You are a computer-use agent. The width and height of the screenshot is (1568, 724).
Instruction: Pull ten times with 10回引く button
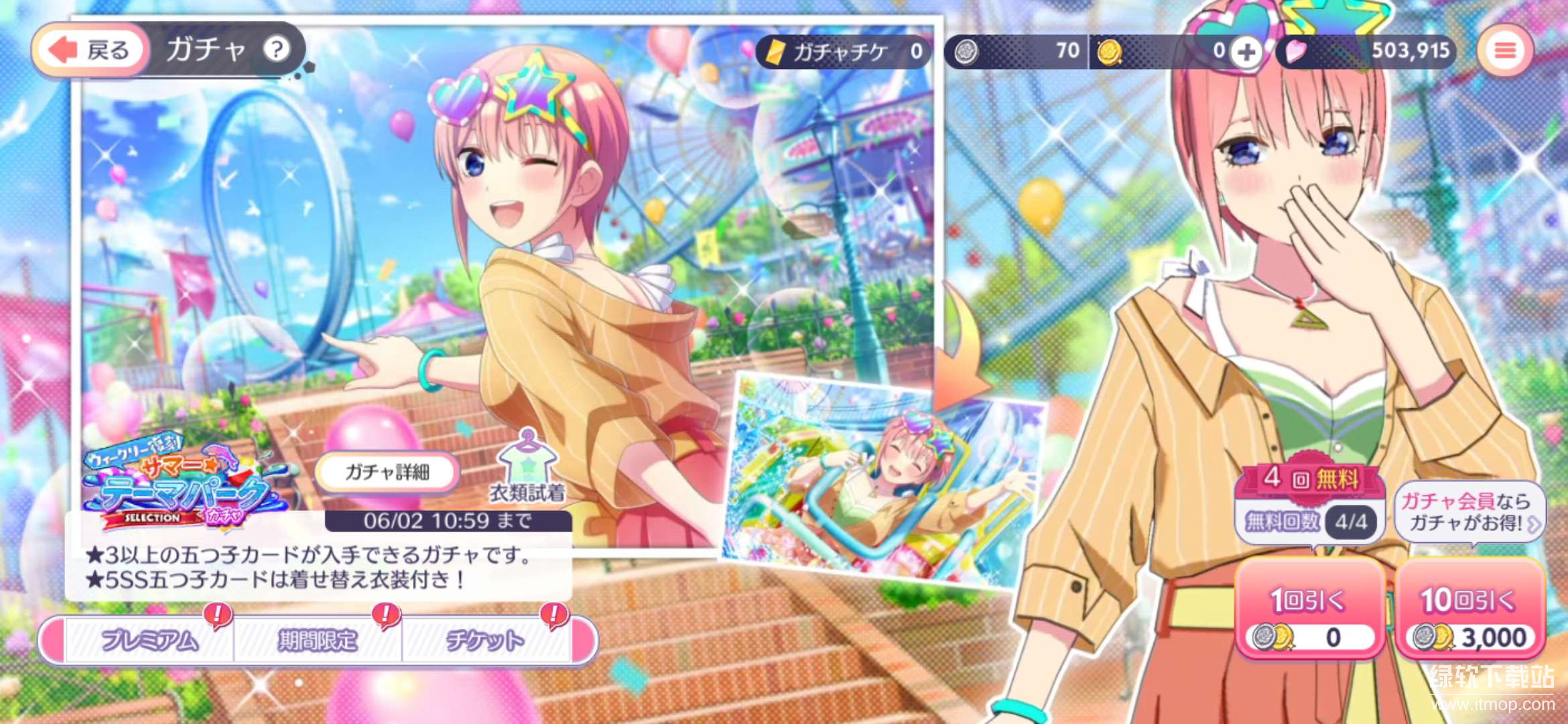[x=1470, y=610]
